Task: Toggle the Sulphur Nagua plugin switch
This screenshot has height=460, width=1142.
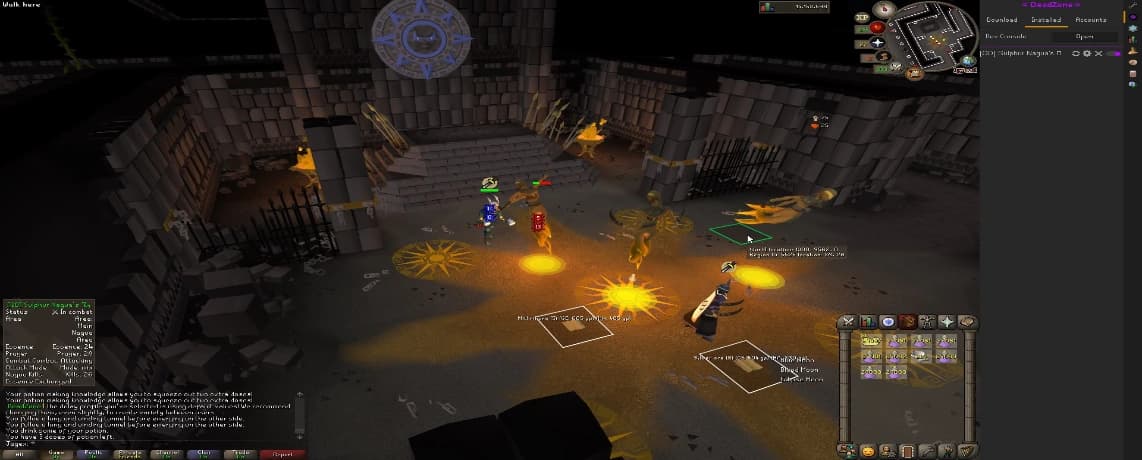Action: pos(1113,53)
